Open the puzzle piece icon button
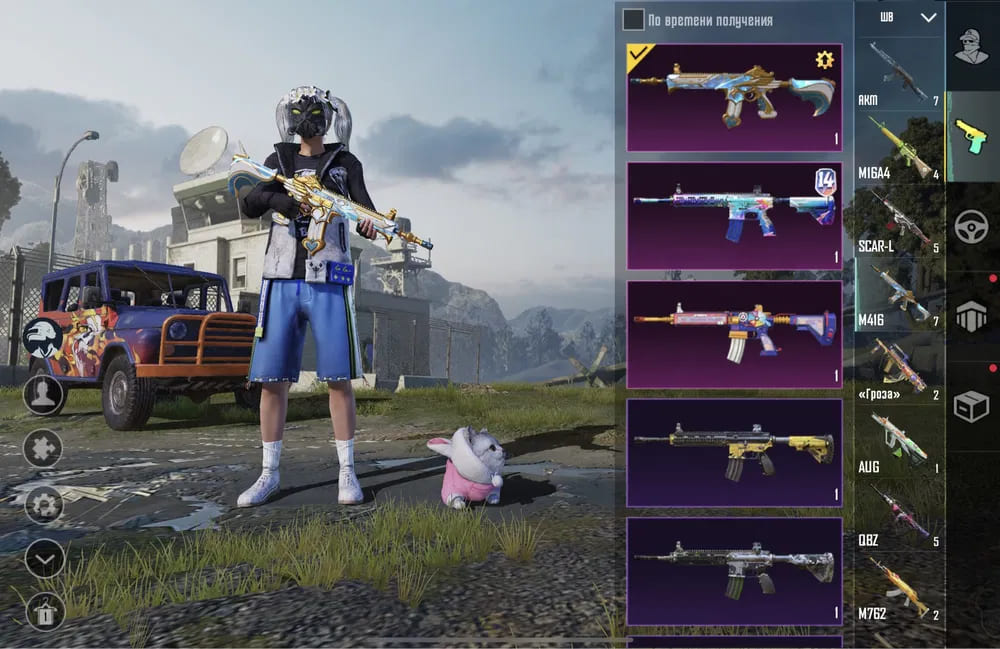Viewport: 1000px width, 649px height. coord(43,448)
